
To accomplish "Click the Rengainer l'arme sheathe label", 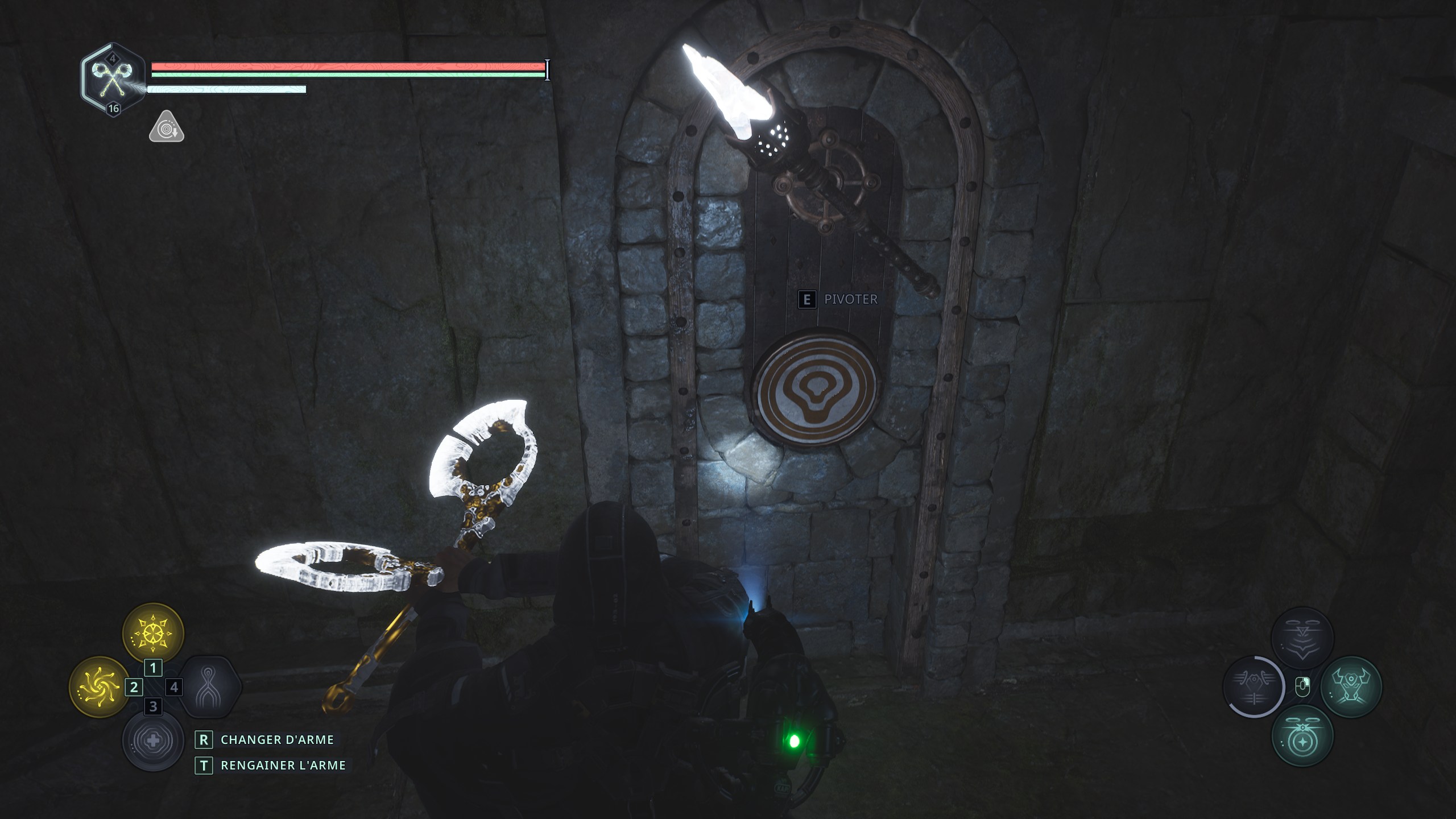I will coord(283,766).
